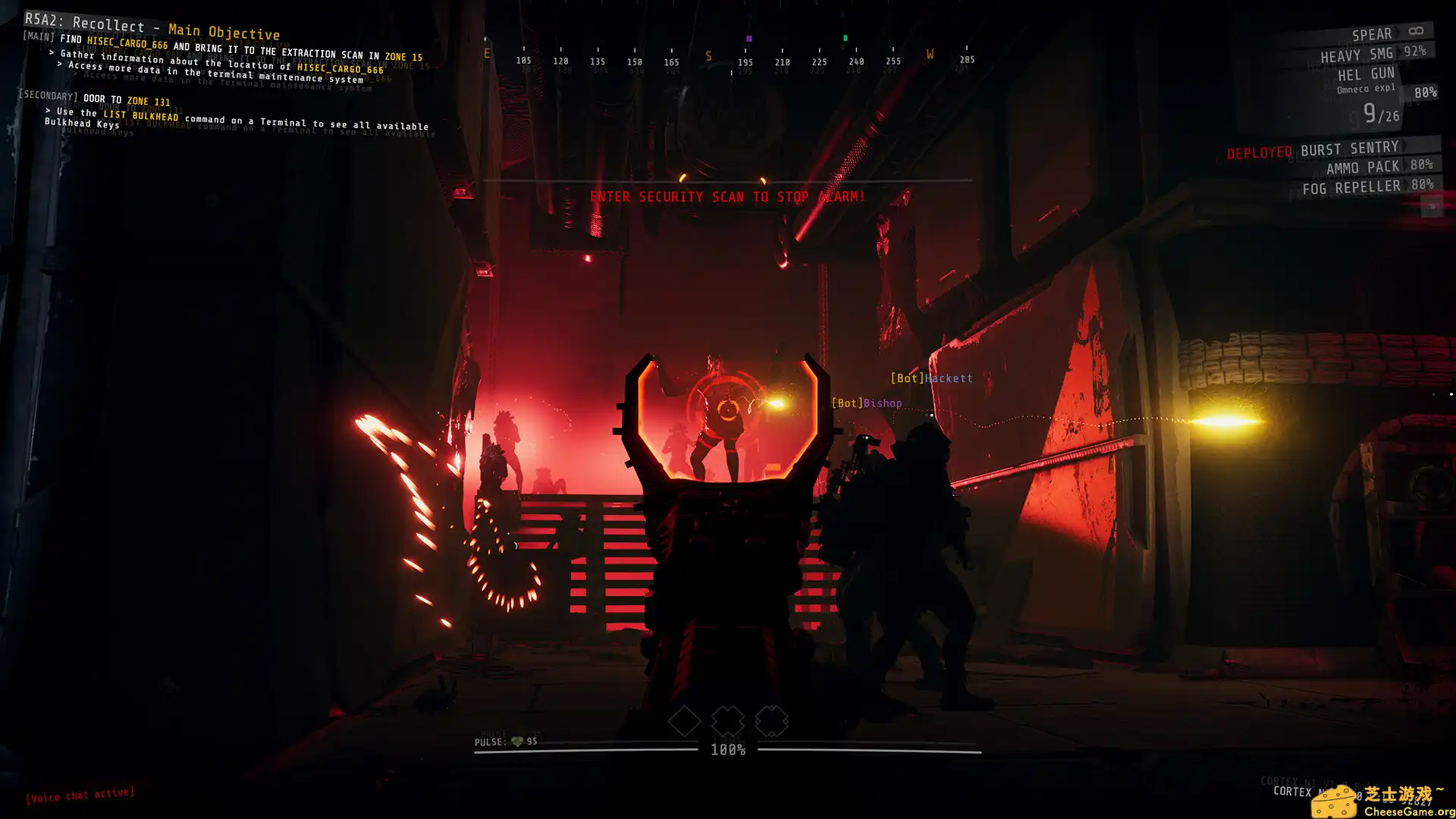1456x819 pixels.
Task: Select the SECONDARY objective header
Action: click(48, 97)
